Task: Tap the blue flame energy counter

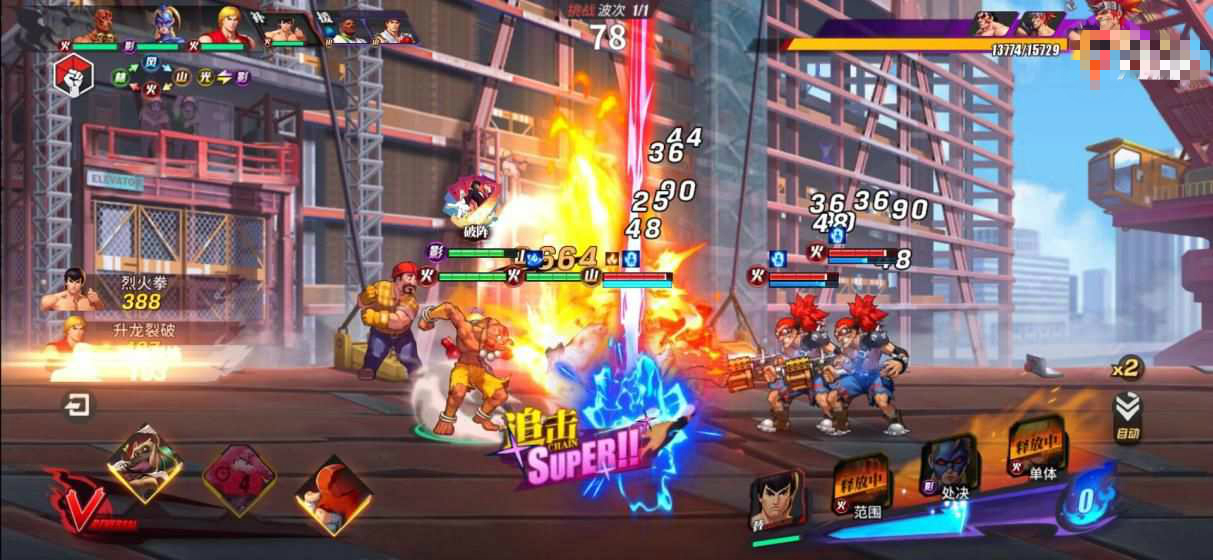Action: coord(1085,499)
